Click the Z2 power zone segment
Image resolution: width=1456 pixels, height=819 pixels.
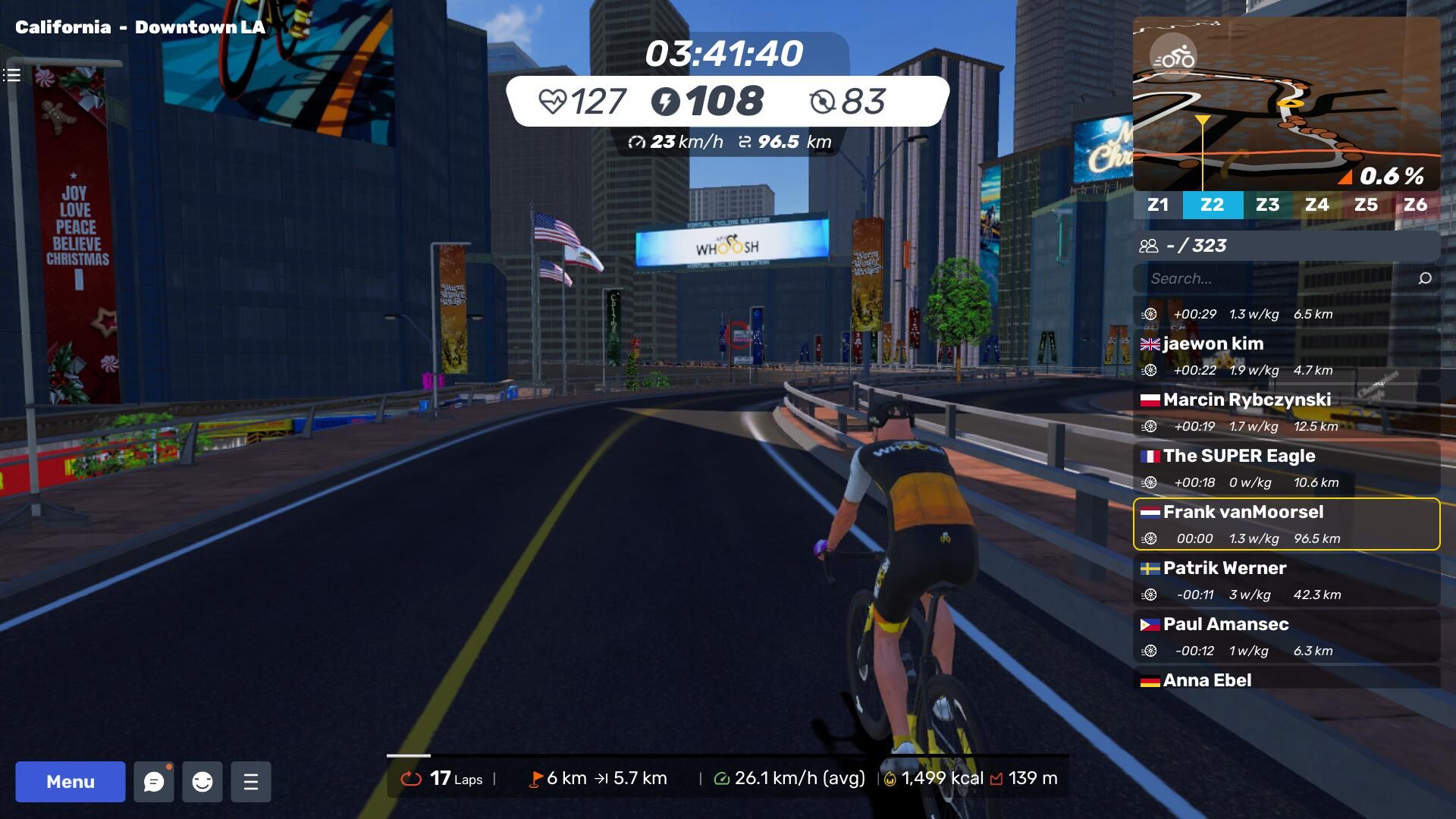[x=1212, y=205]
